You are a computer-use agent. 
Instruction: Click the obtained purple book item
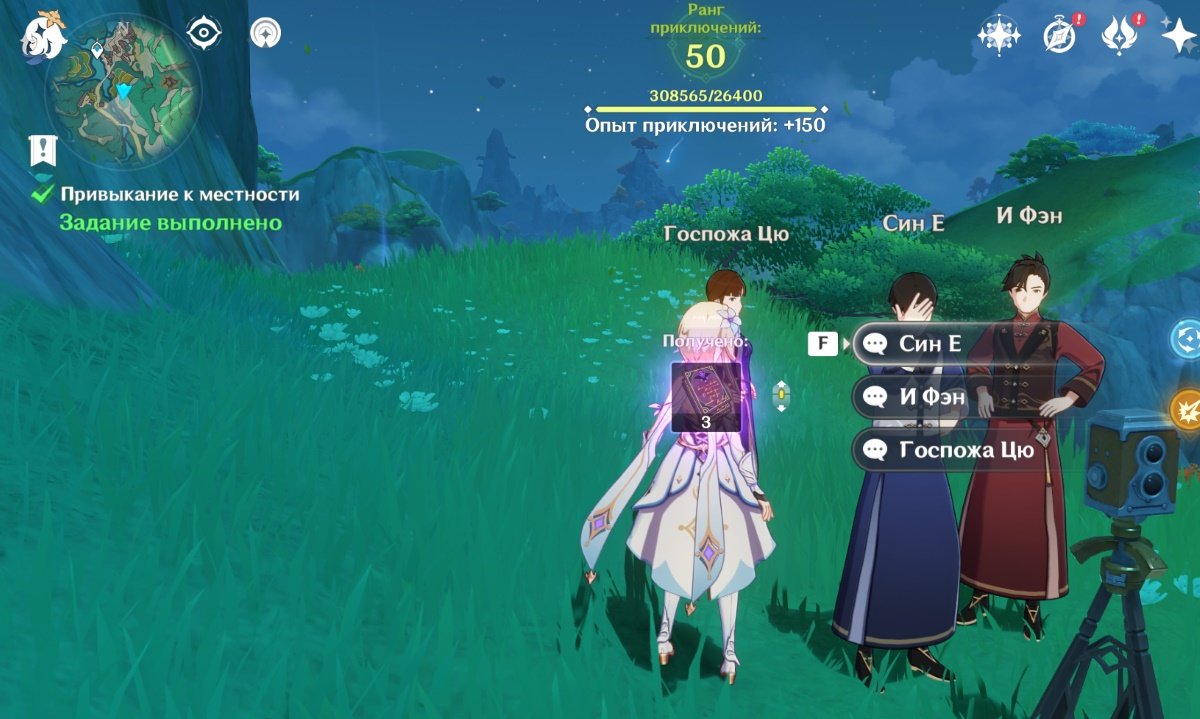pos(706,396)
